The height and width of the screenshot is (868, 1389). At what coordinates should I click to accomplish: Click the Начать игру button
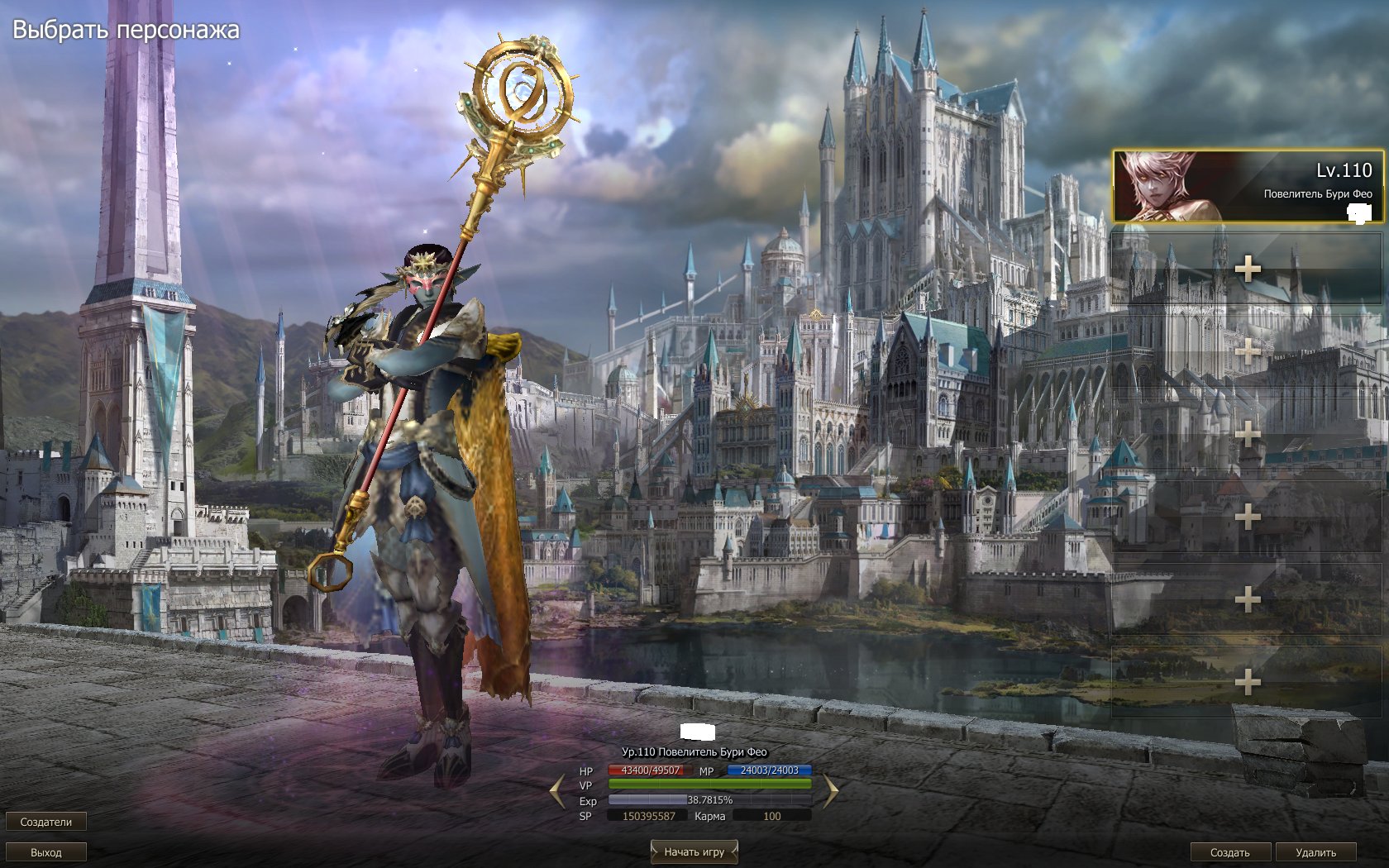tap(694, 851)
